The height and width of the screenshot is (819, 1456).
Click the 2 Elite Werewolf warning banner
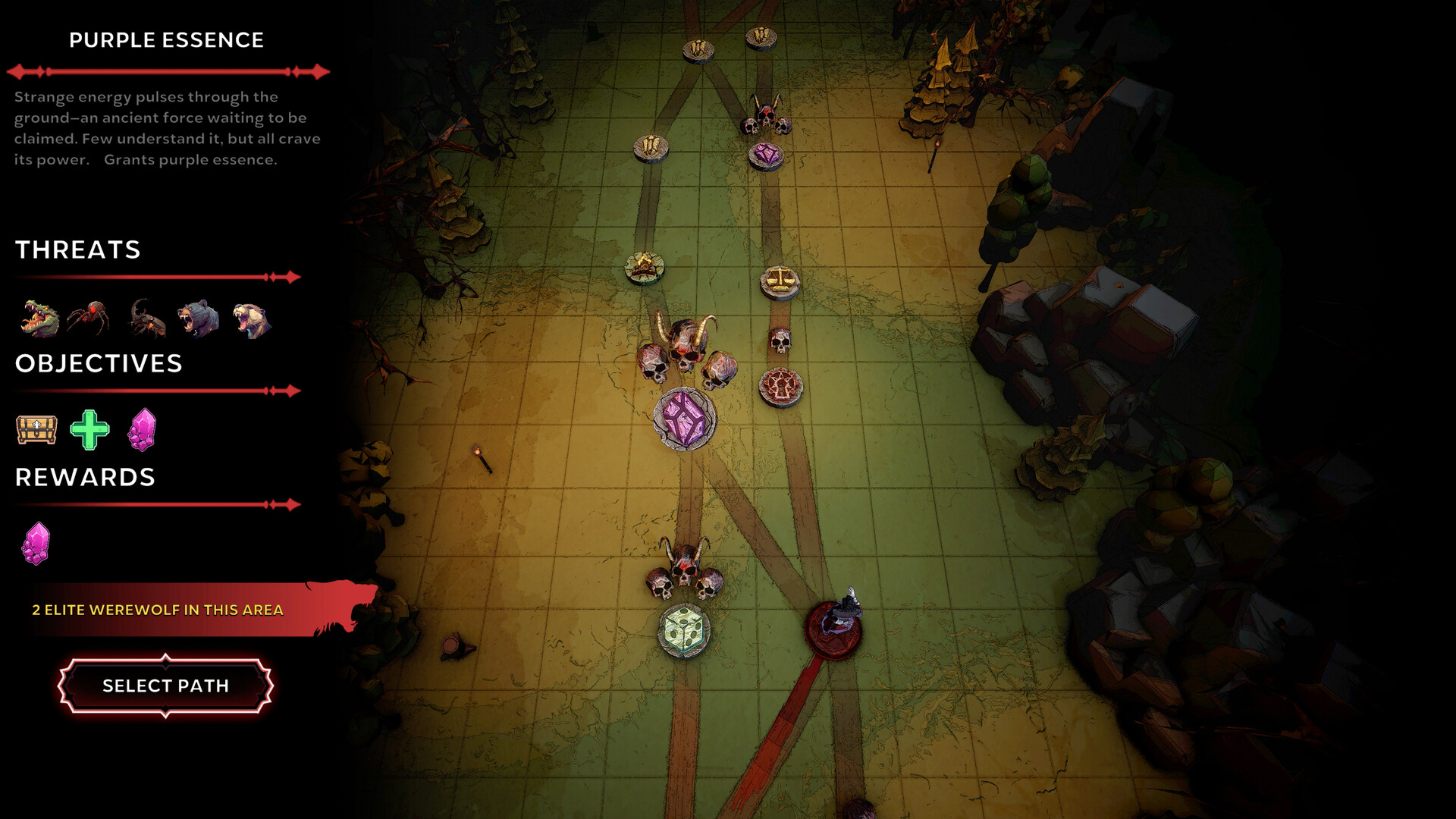coord(157,608)
